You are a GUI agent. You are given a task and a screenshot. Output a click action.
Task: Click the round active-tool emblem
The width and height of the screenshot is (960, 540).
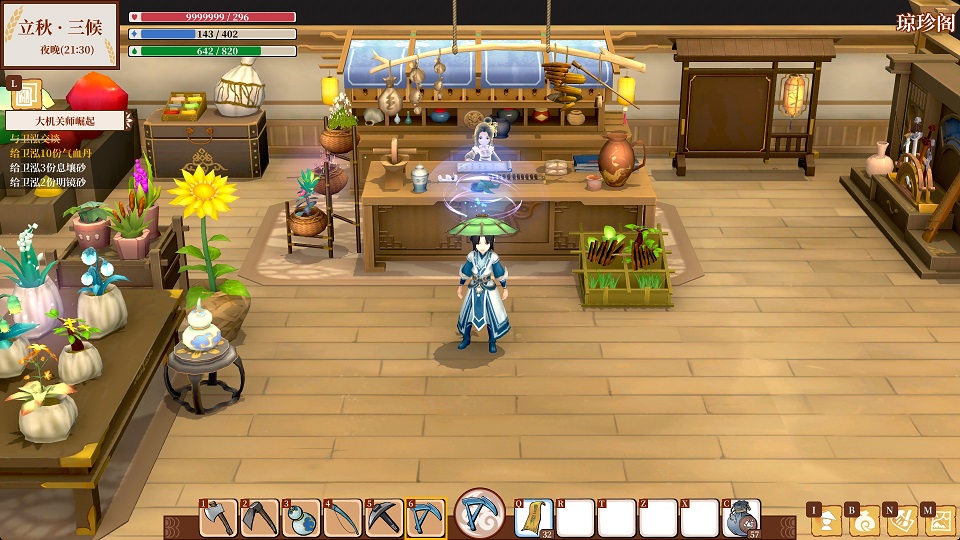pos(480,516)
